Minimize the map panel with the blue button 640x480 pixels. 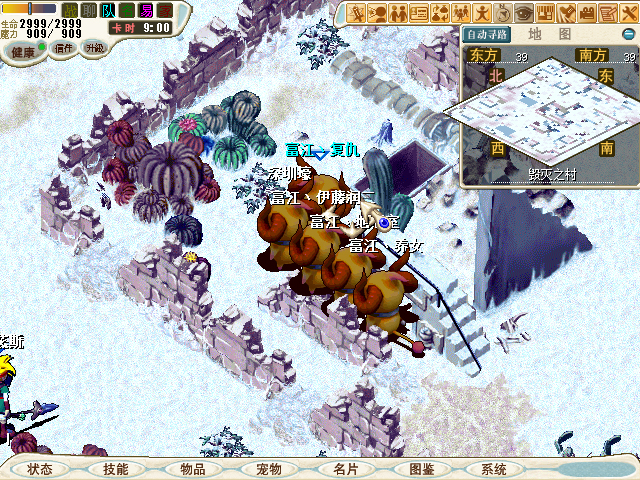tap(629, 33)
